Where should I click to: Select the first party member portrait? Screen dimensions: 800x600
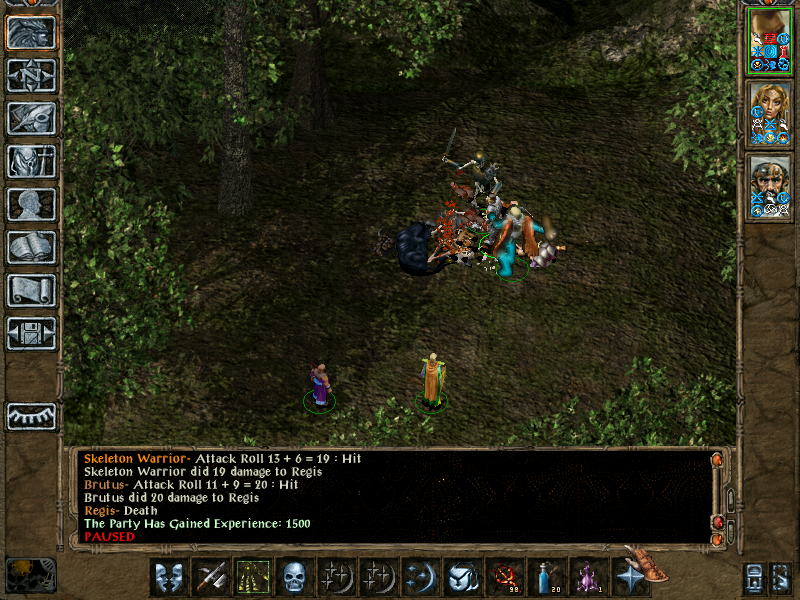(x=769, y=40)
